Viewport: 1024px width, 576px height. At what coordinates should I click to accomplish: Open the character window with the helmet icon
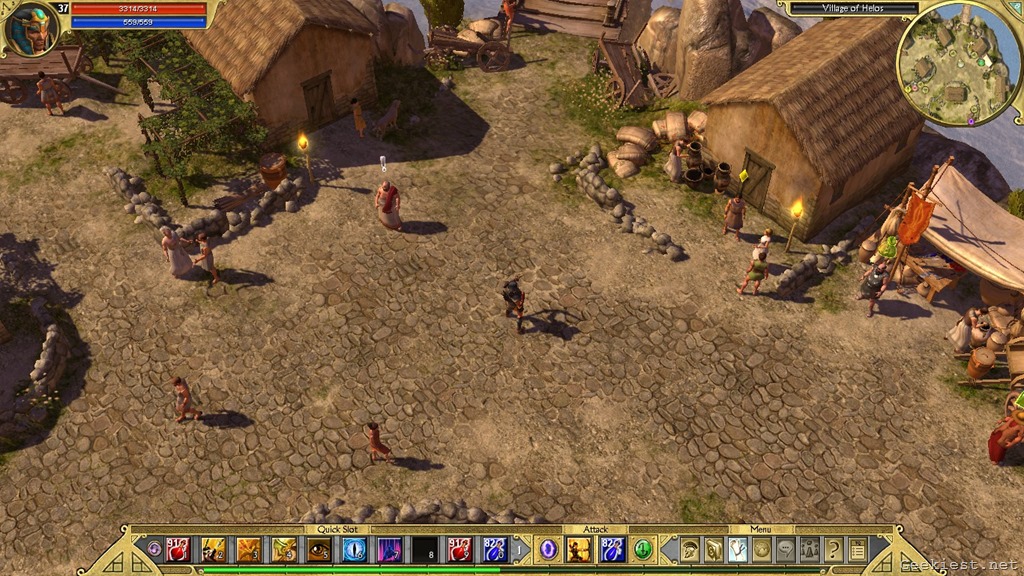(x=690, y=549)
